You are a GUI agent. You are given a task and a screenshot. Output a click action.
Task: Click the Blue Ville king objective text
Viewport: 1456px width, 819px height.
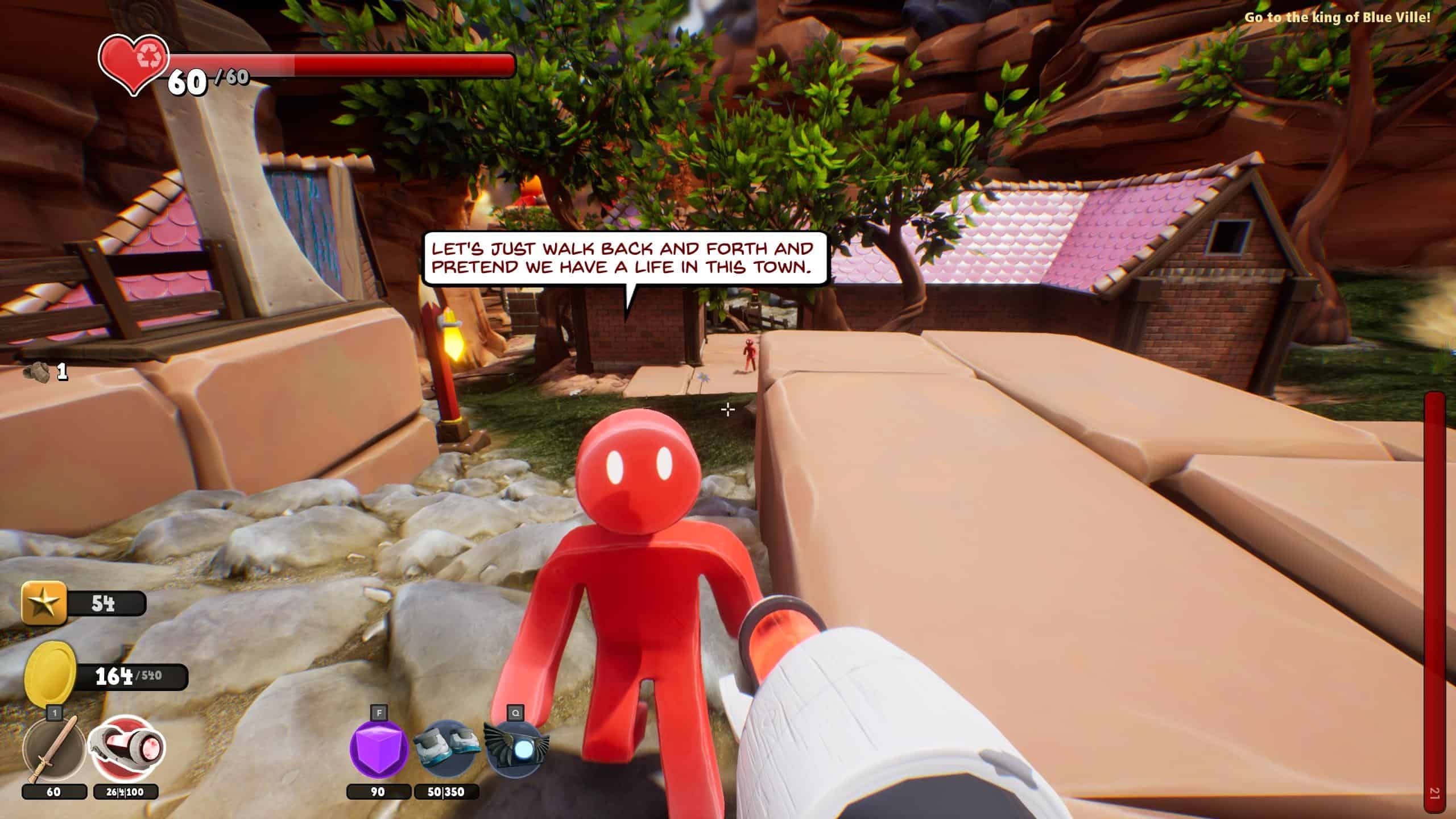1337,17
